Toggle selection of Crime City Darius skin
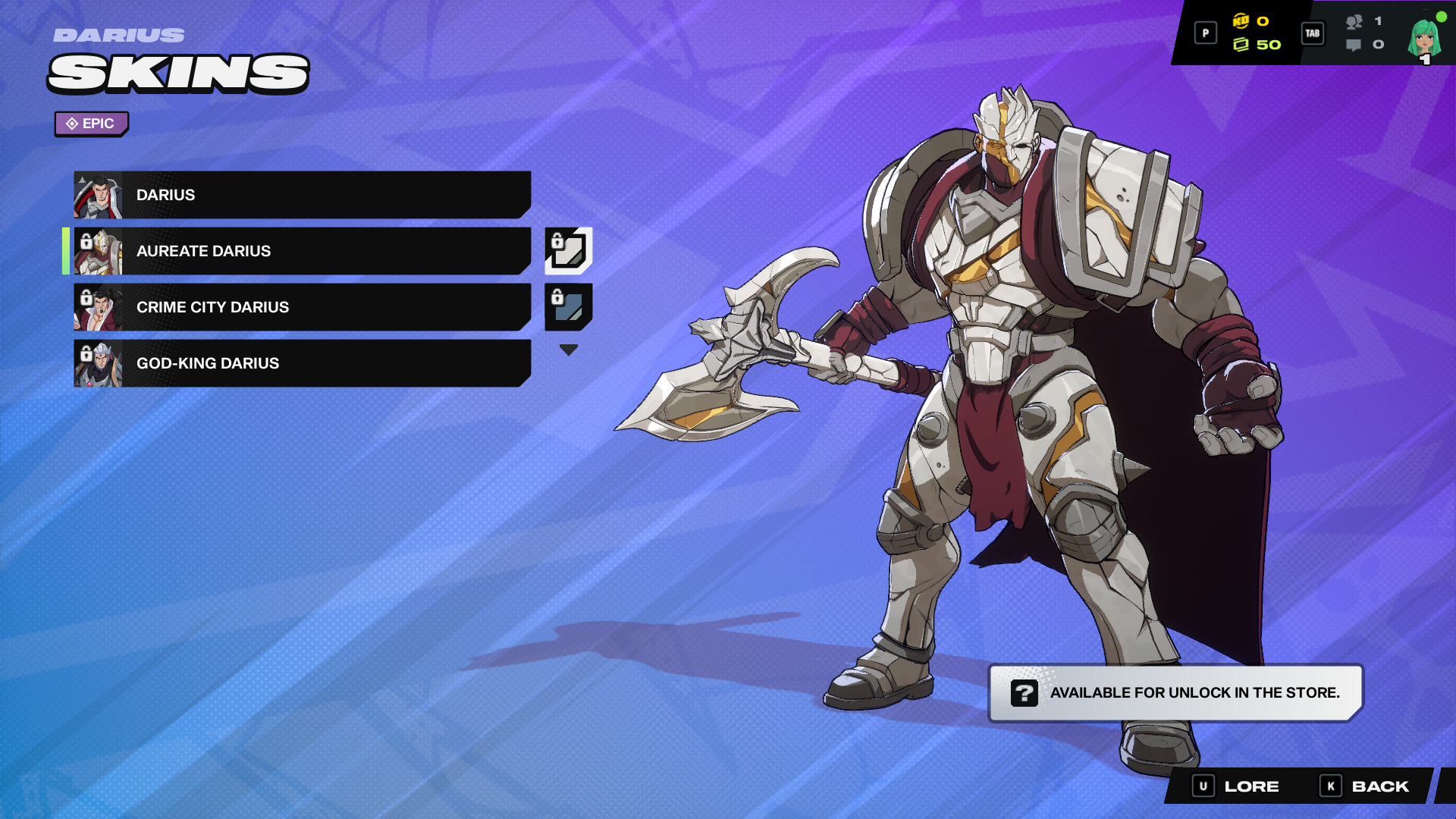This screenshot has height=819, width=1456. (303, 307)
